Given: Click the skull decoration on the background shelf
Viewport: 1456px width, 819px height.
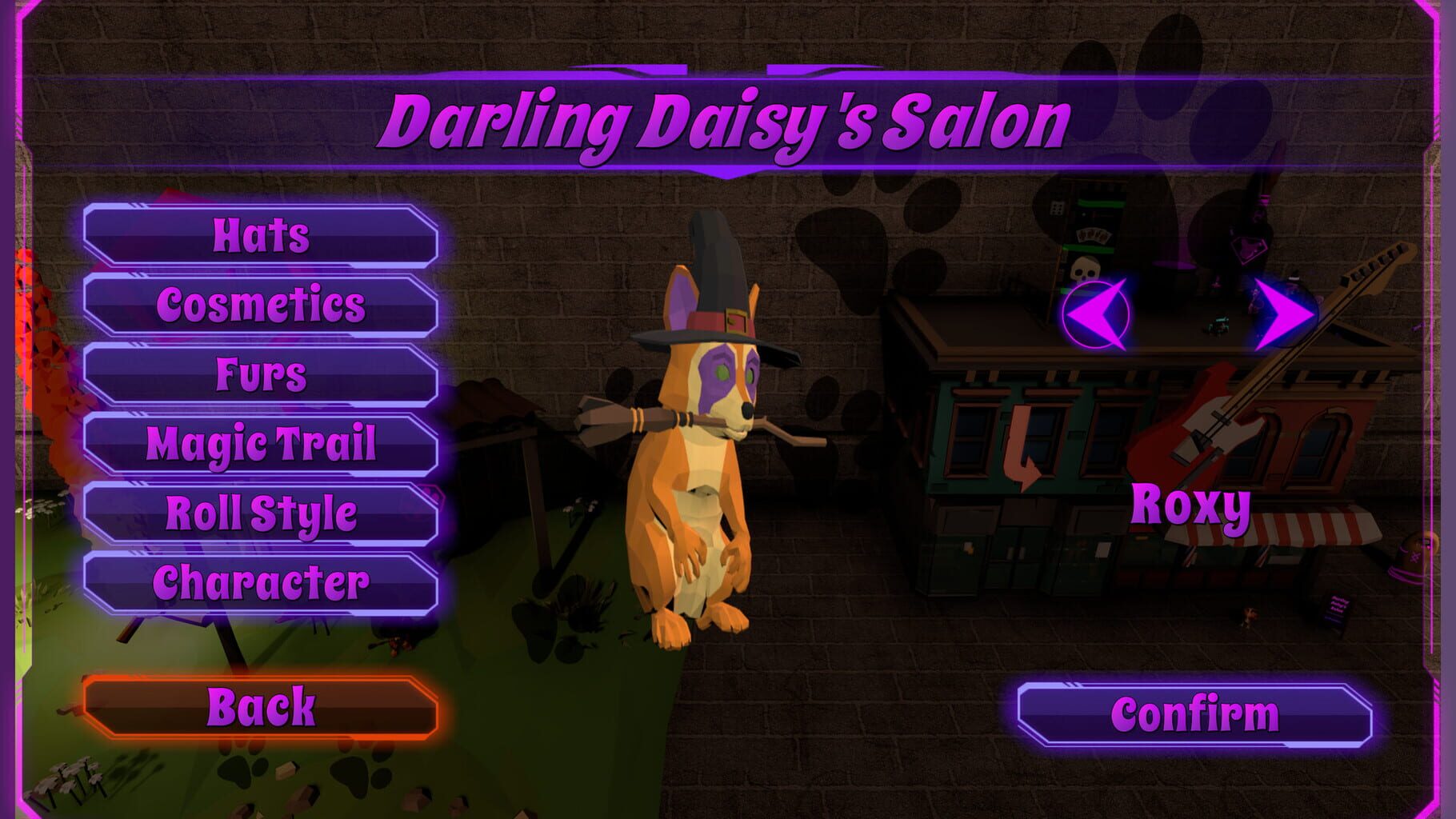Looking at the screenshot, I should 1086,268.
